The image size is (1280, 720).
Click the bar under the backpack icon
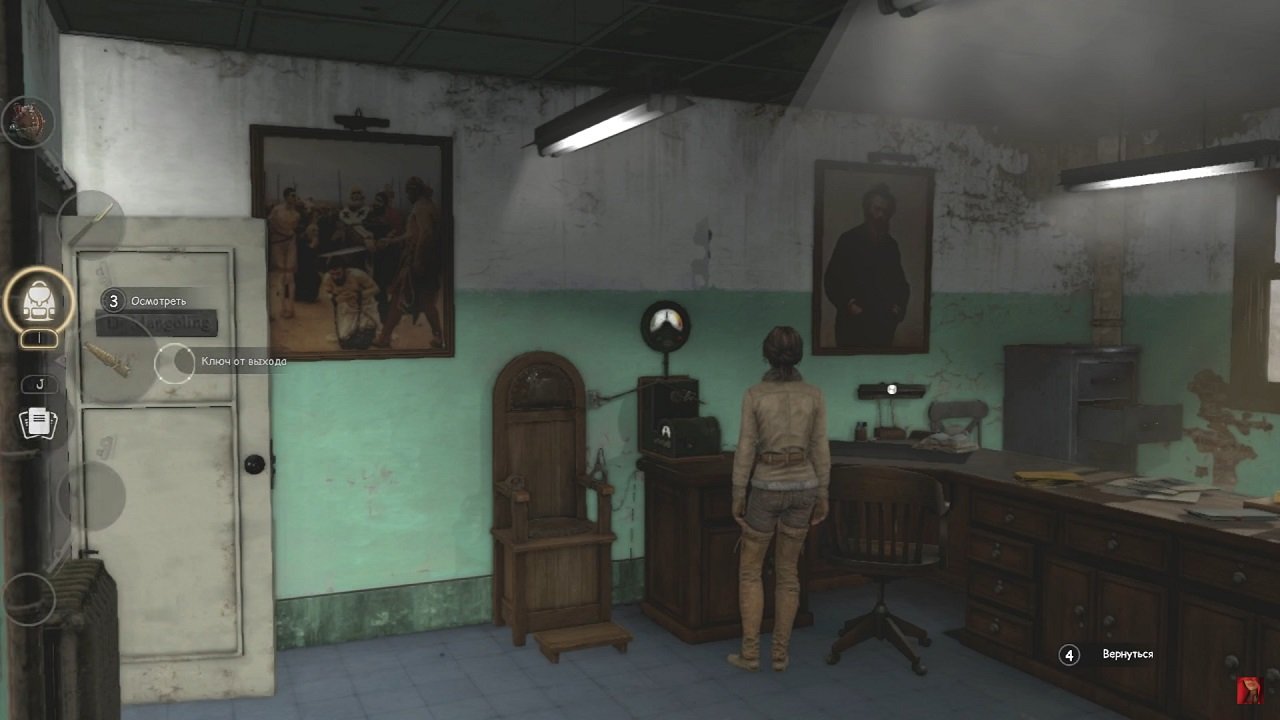38,338
